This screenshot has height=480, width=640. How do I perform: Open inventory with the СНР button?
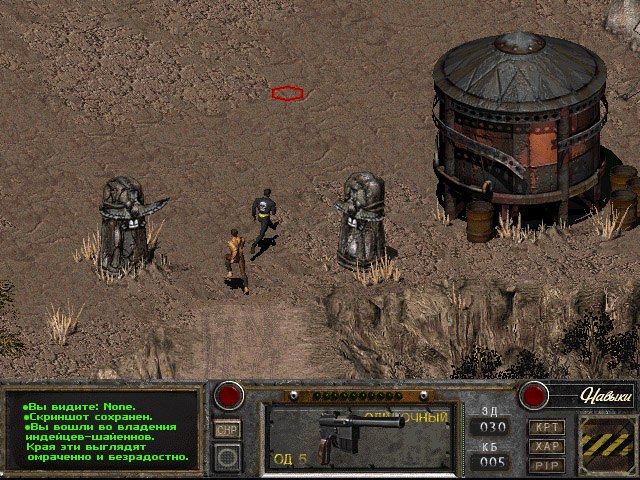228,428
